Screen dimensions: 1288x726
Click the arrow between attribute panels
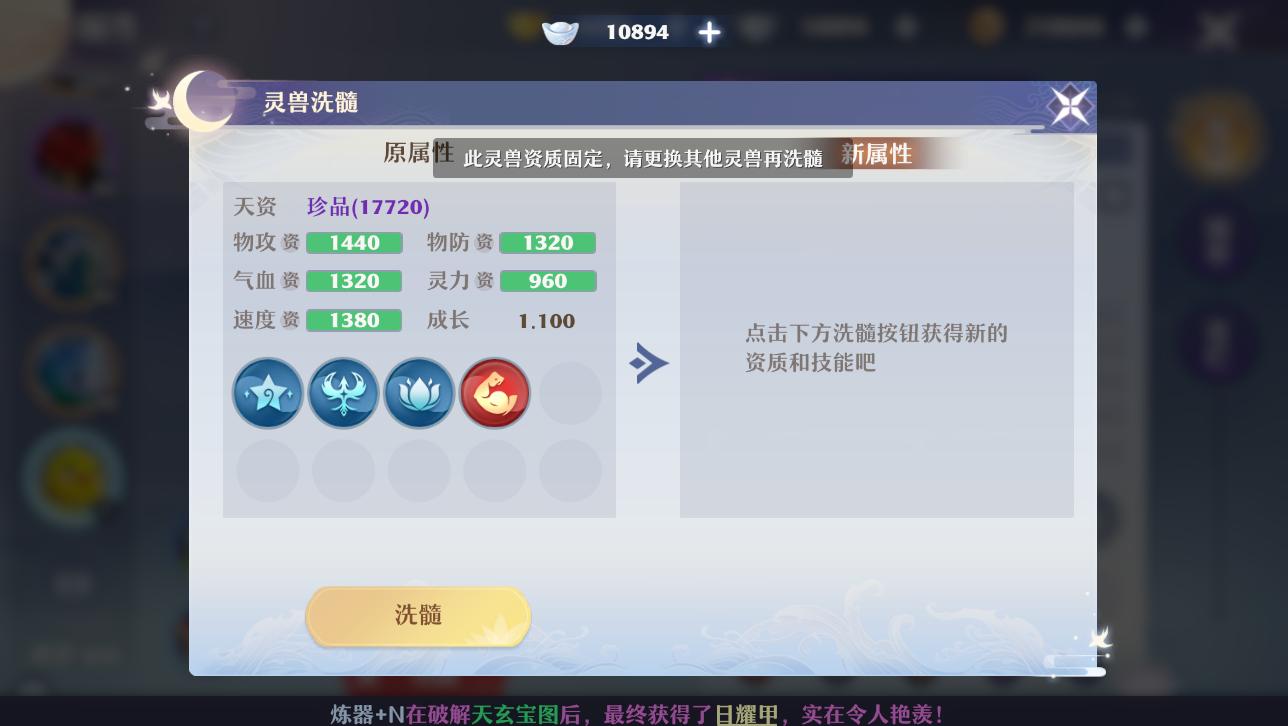click(x=648, y=363)
